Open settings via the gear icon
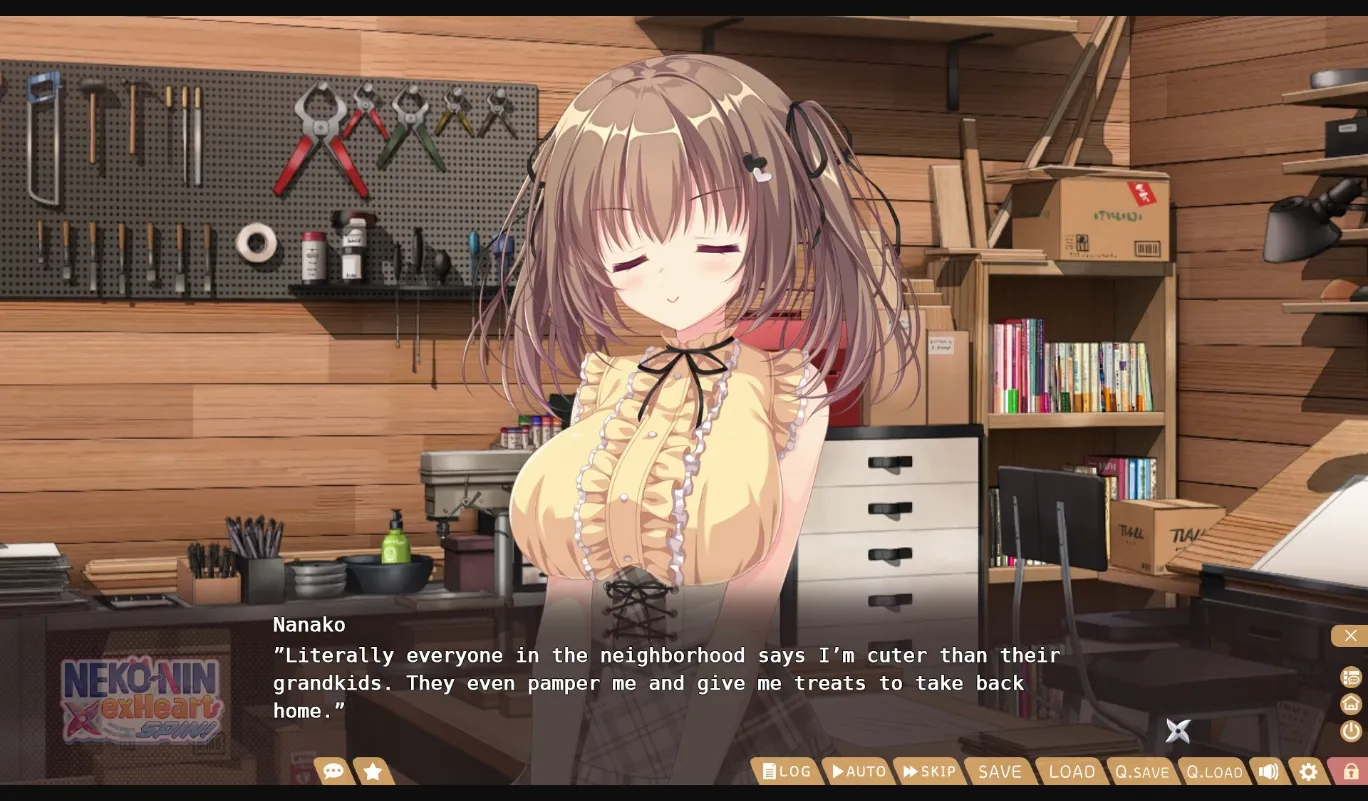 (x=1308, y=771)
